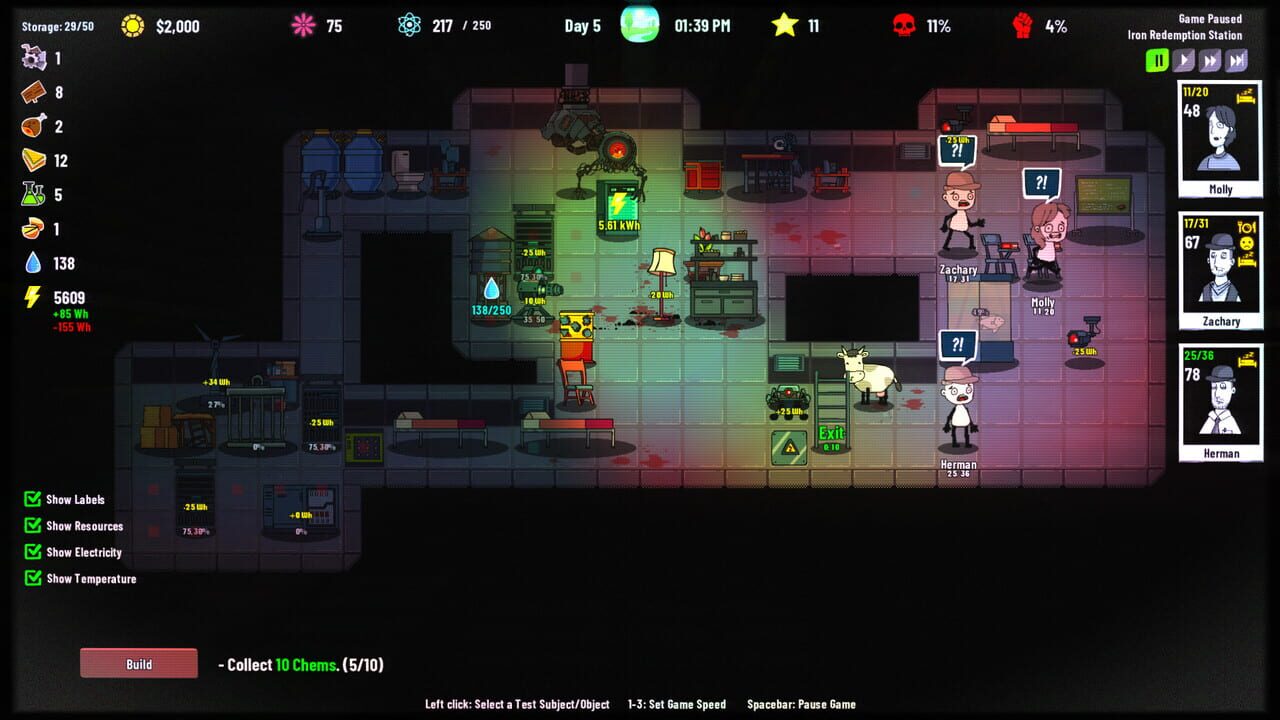Open Herman's character card

[1220, 398]
